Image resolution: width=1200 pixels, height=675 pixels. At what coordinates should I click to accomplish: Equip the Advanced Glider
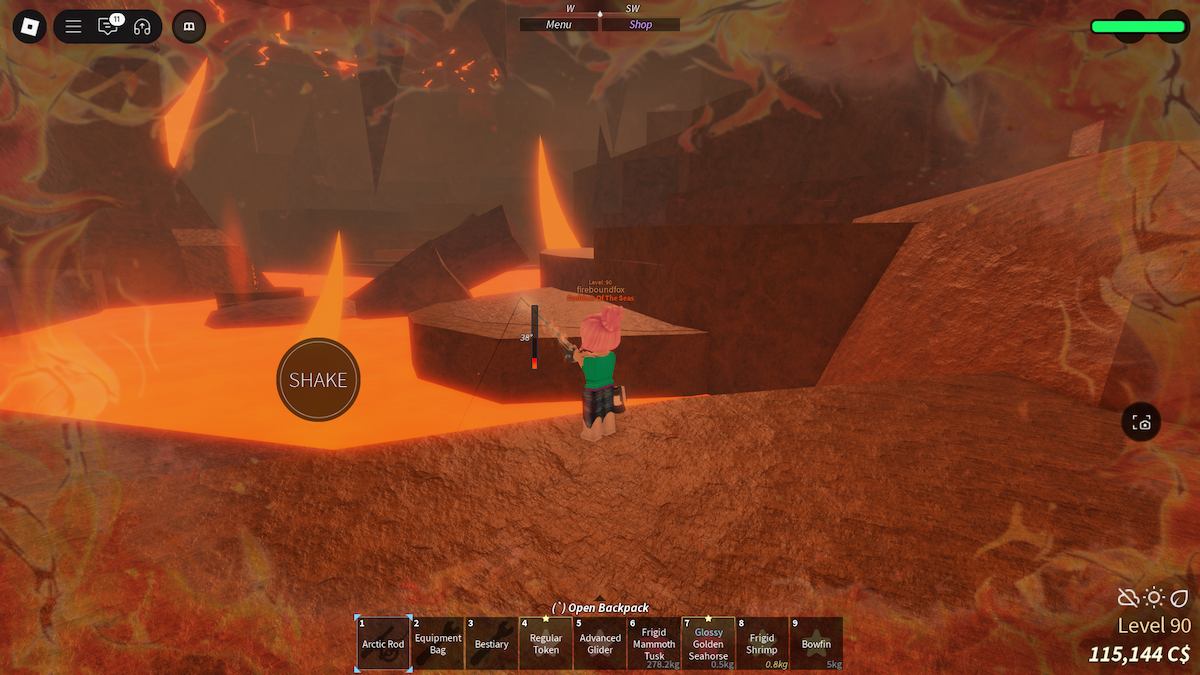(600, 642)
